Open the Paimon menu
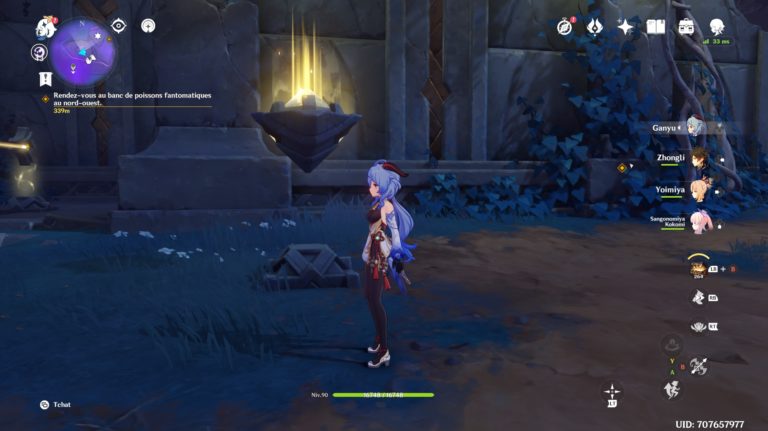This screenshot has height=431, width=768. coord(46,27)
